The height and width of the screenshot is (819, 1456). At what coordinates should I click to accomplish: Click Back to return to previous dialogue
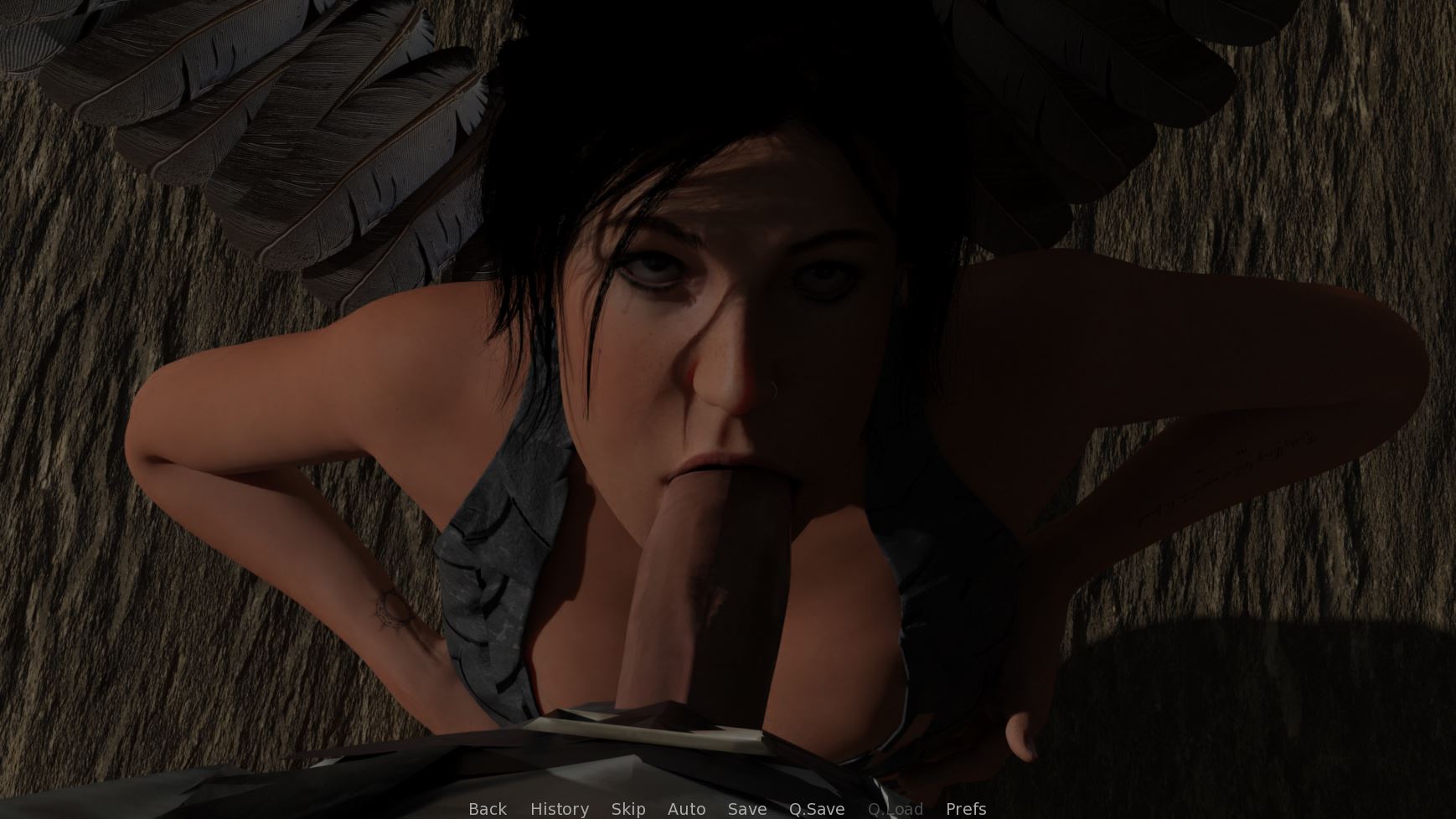487,809
